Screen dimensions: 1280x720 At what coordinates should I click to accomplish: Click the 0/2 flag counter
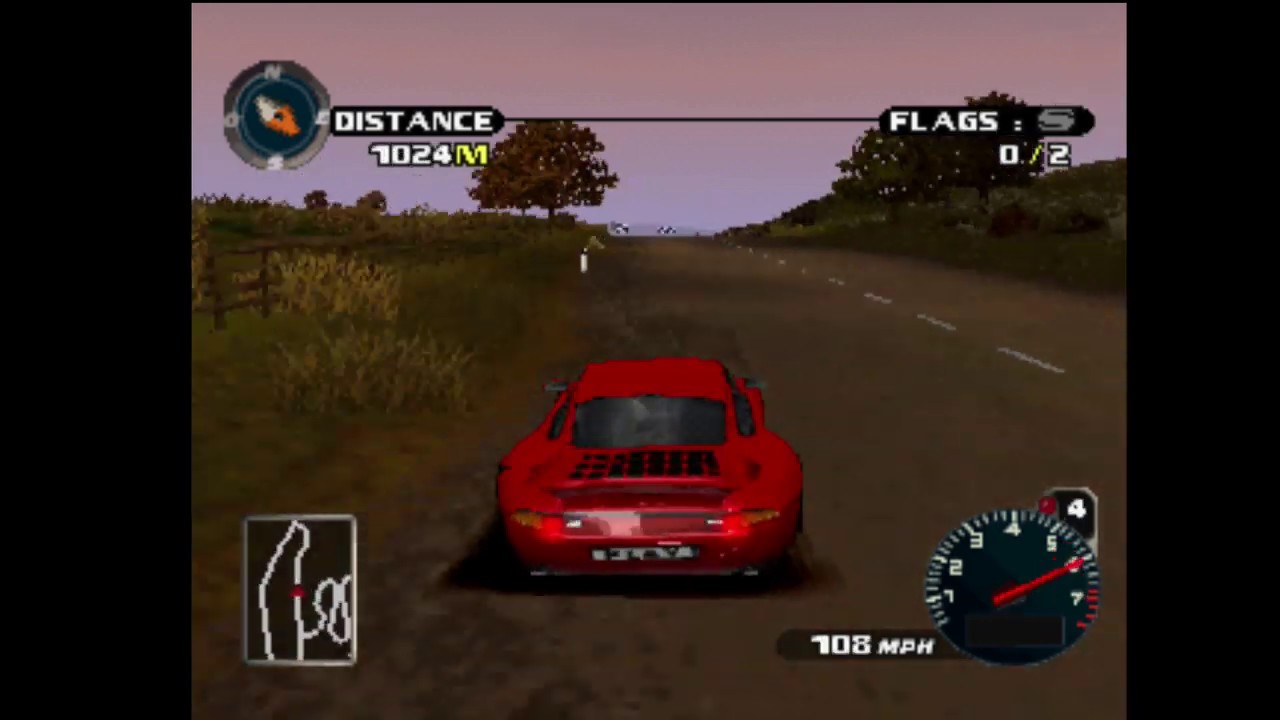1034,155
